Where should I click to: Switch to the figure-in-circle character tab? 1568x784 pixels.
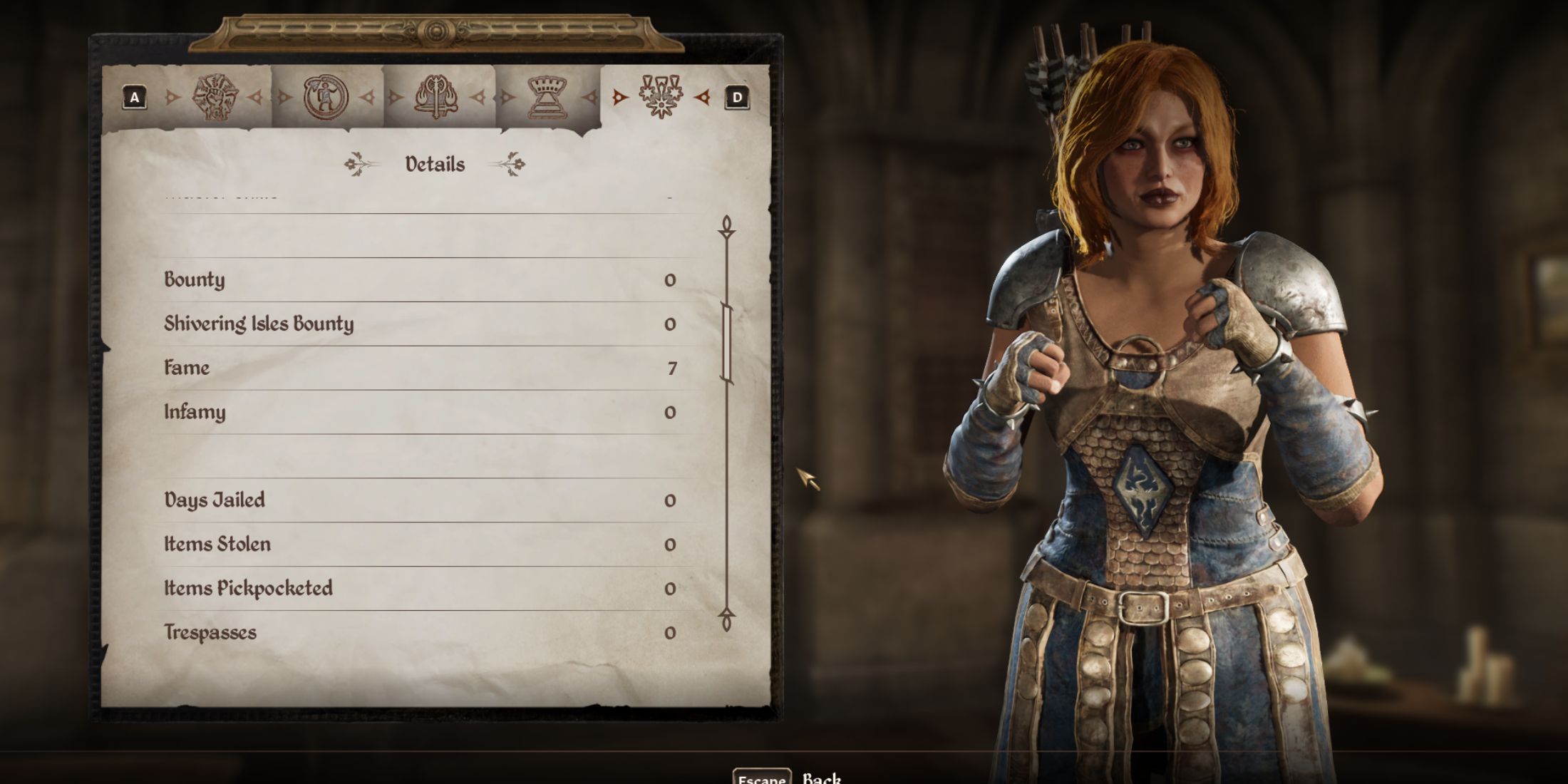[326, 97]
